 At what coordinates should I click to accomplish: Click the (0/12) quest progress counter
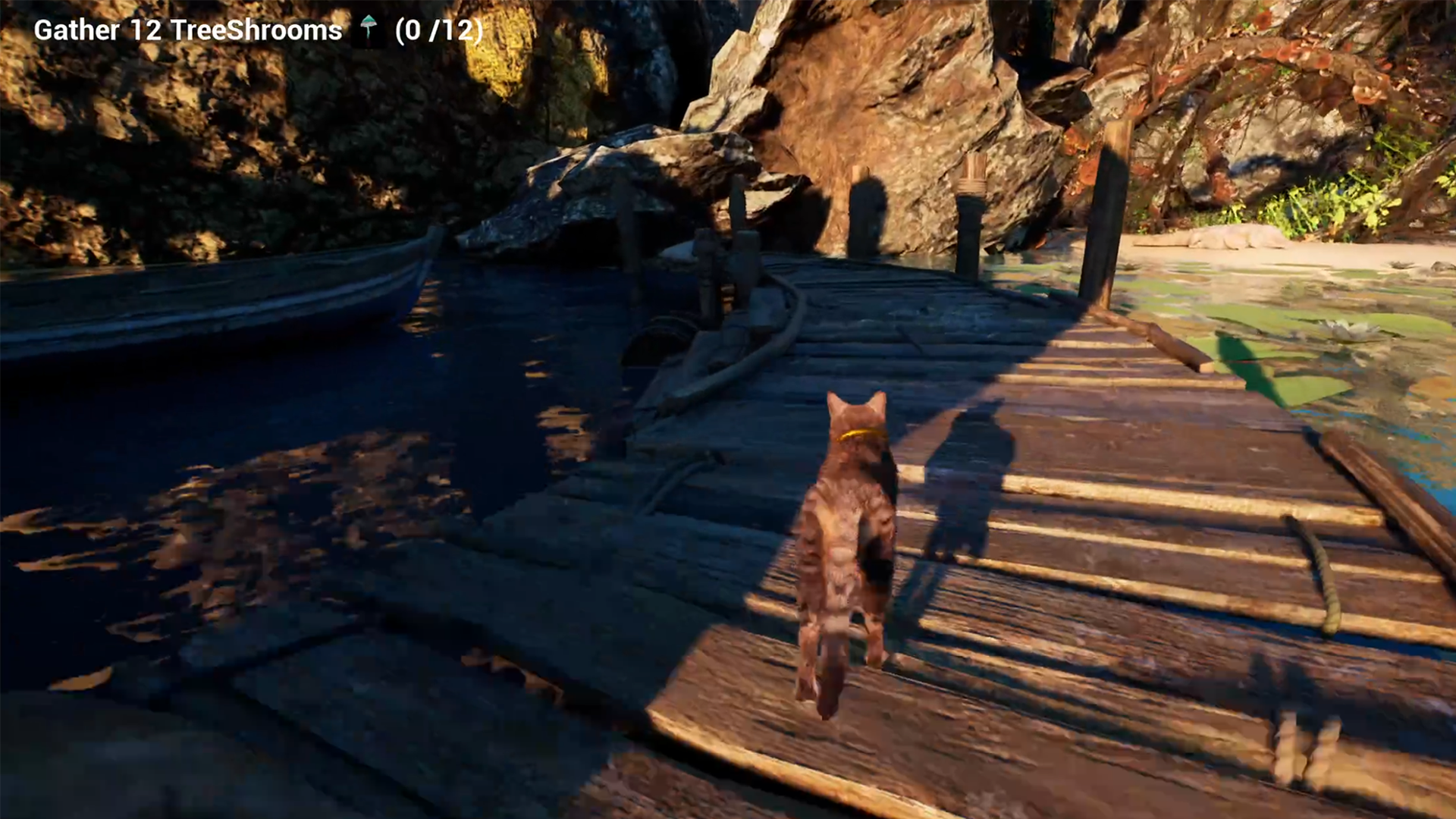438,31
